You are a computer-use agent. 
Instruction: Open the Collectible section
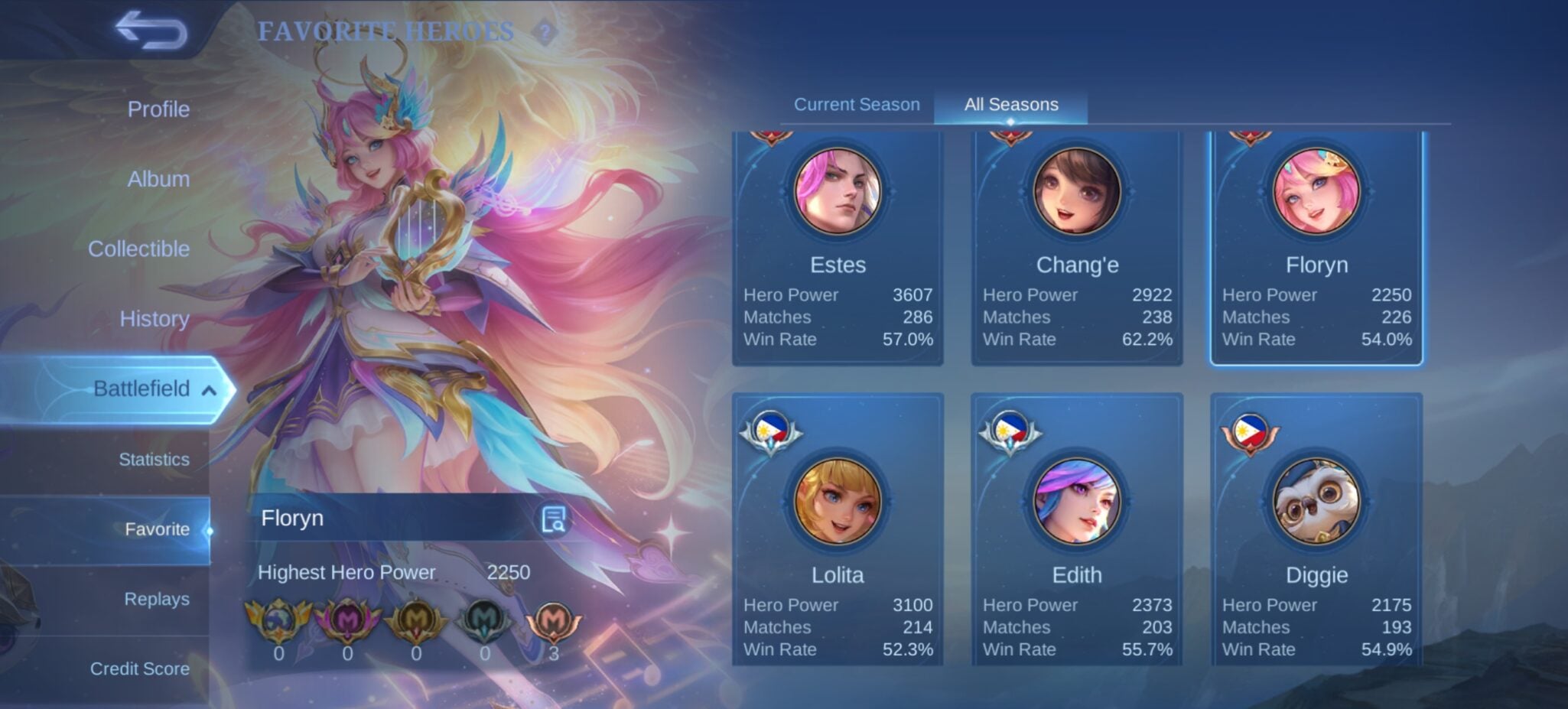(138, 249)
